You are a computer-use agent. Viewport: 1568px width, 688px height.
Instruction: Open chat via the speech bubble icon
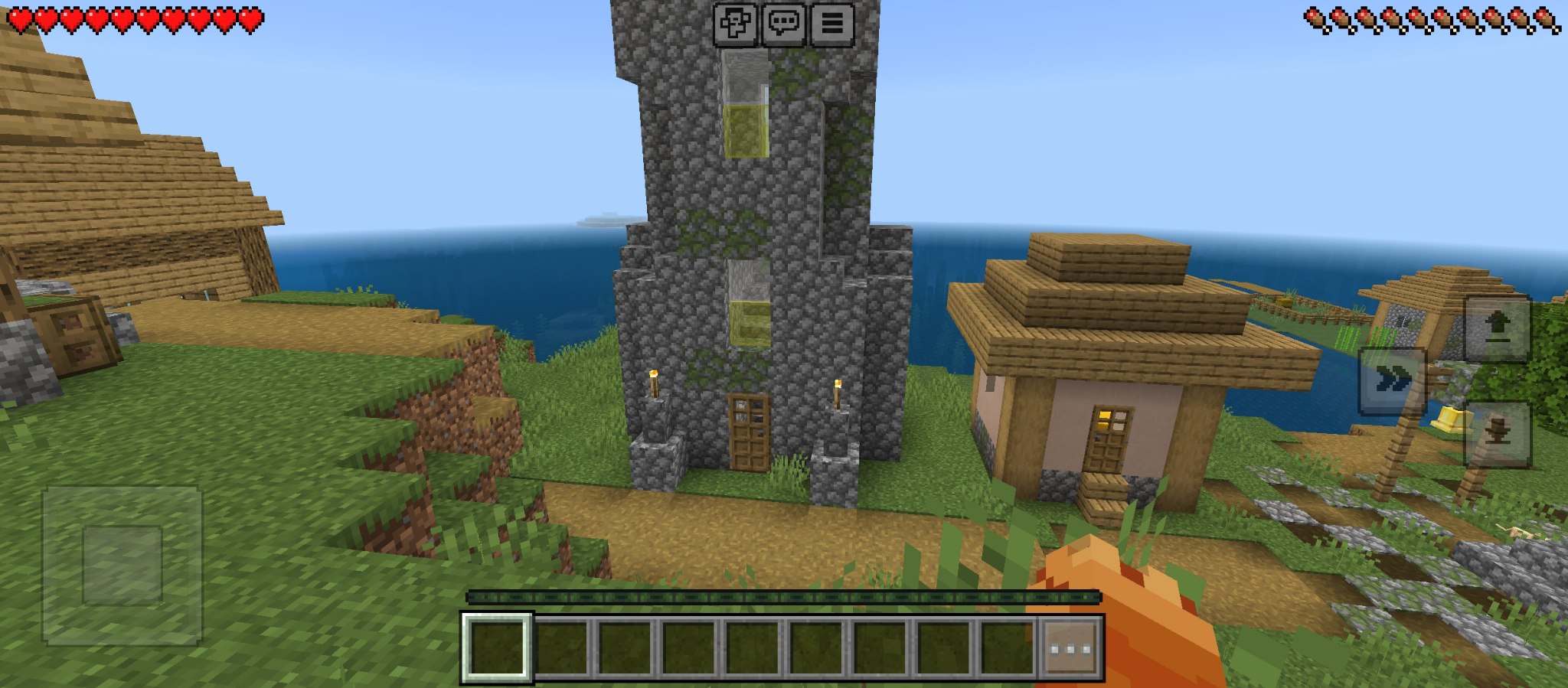[x=782, y=23]
